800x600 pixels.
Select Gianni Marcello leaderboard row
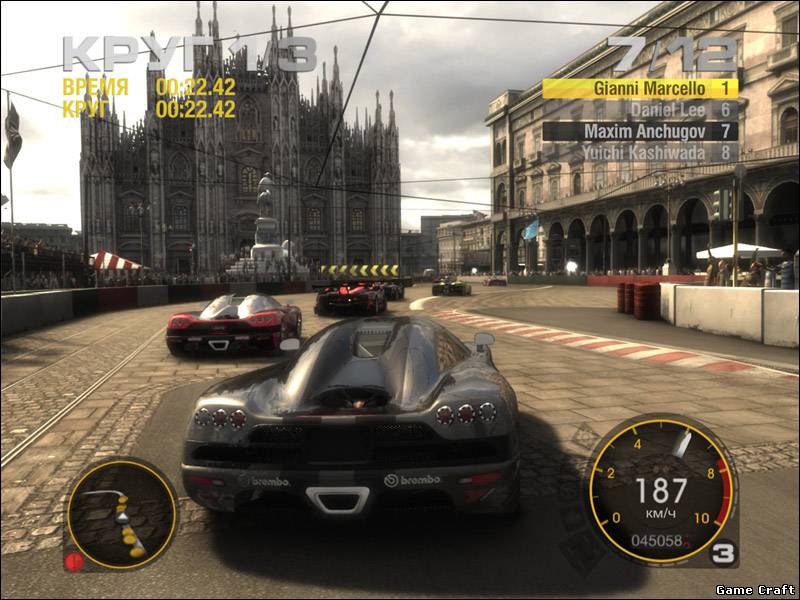click(x=640, y=88)
